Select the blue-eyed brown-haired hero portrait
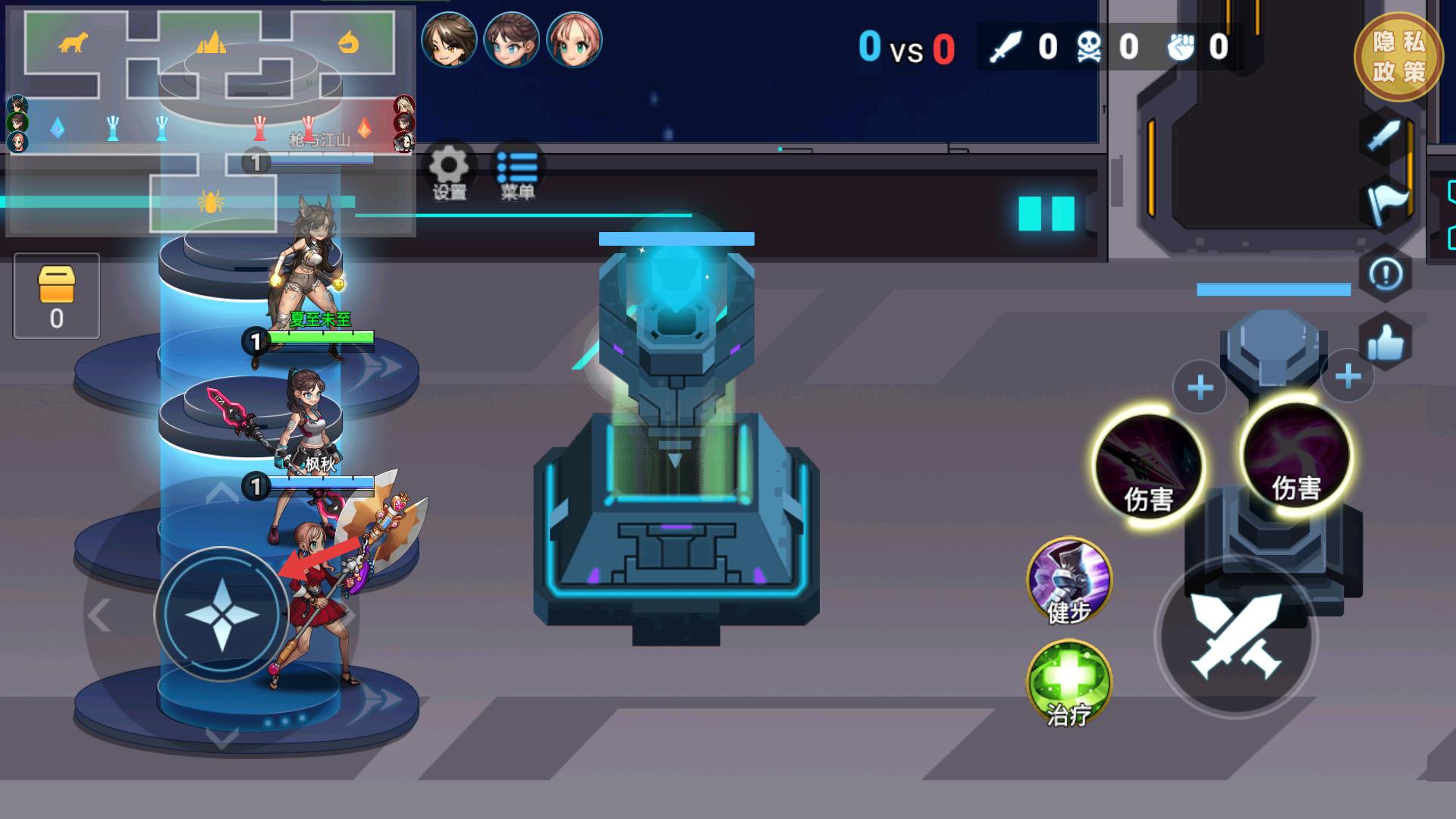The width and height of the screenshot is (1456, 819). tap(512, 39)
